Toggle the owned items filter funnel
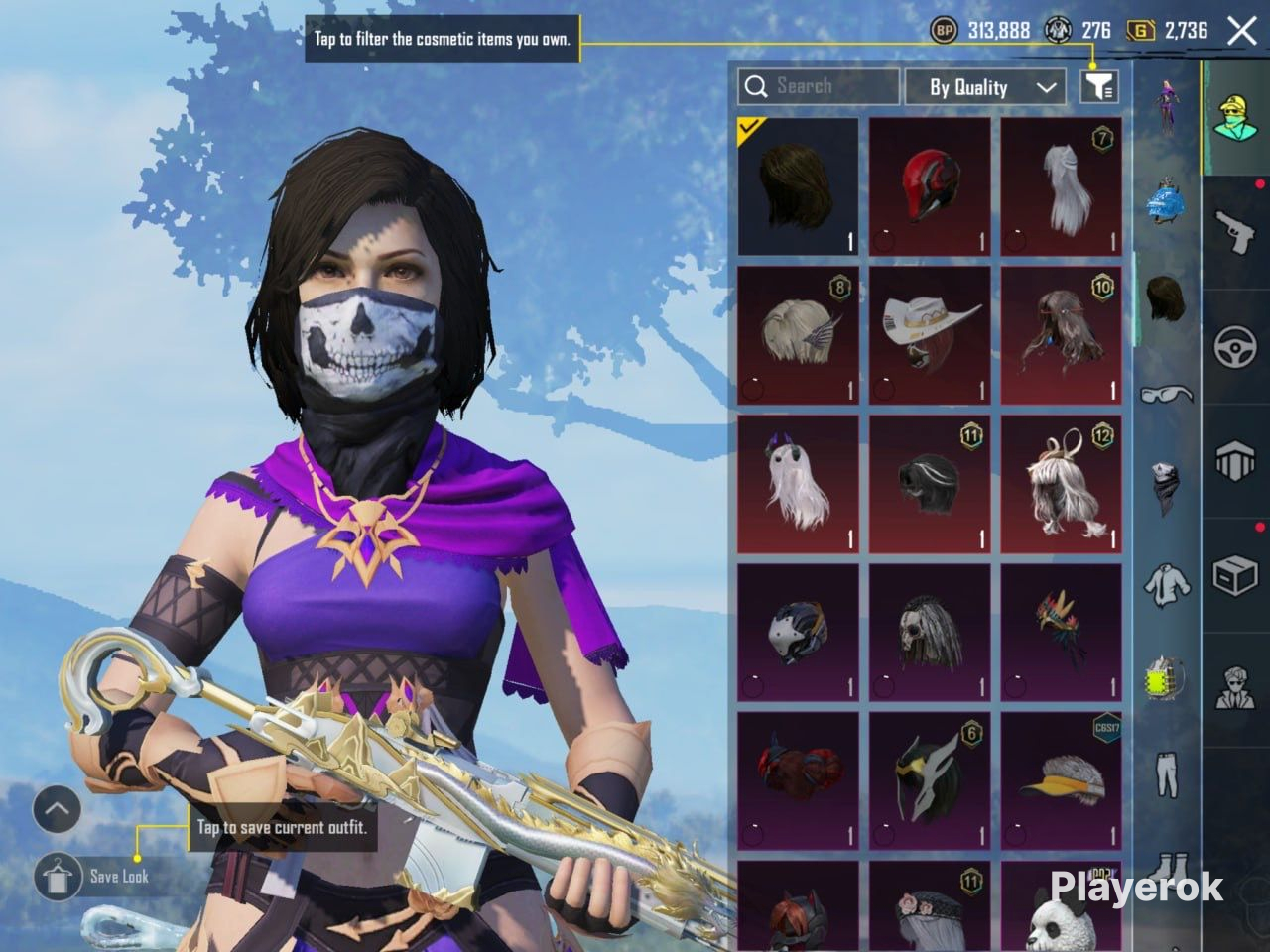The image size is (1270, 952). click(x=1099, y=87)
